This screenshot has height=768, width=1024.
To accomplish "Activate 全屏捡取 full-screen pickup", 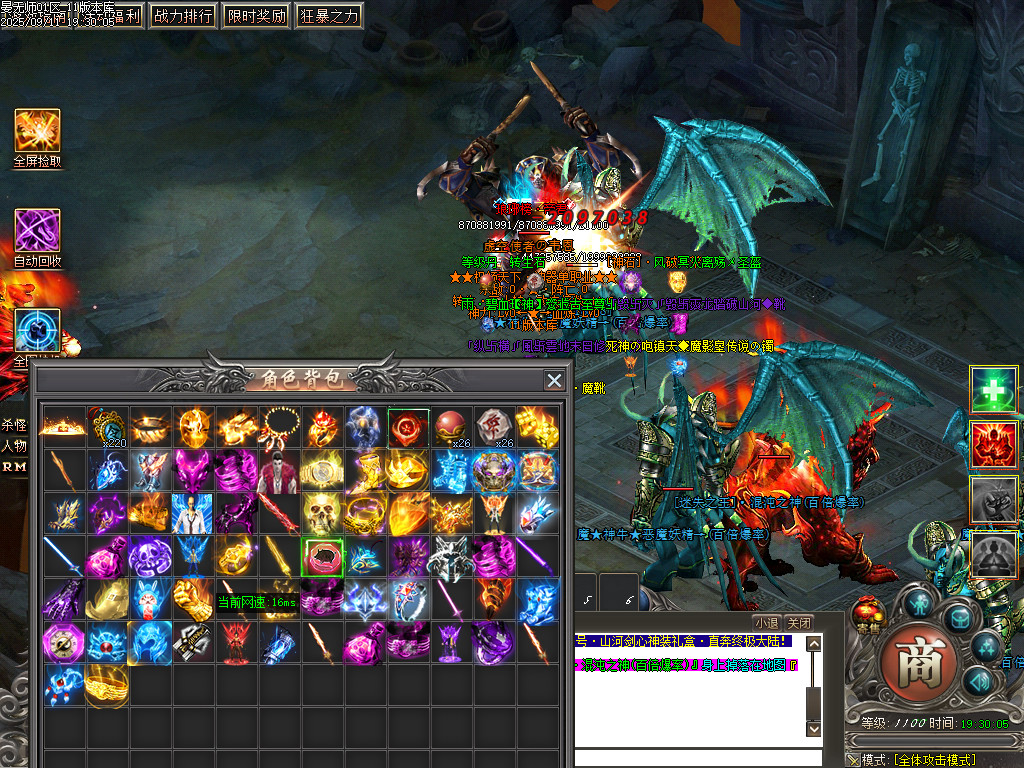I will click(37, 131).
